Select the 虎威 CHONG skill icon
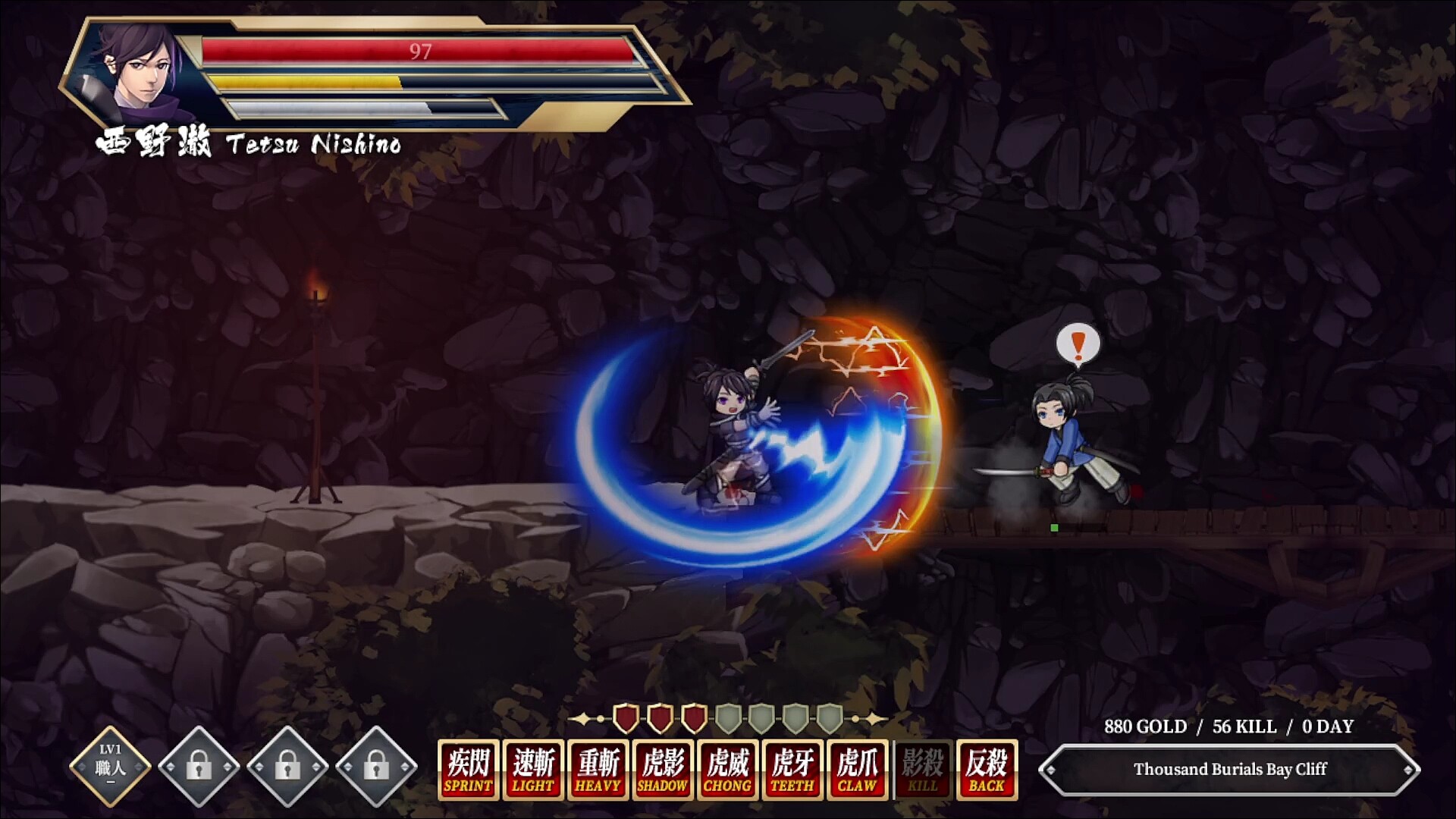 coord(728,770)
